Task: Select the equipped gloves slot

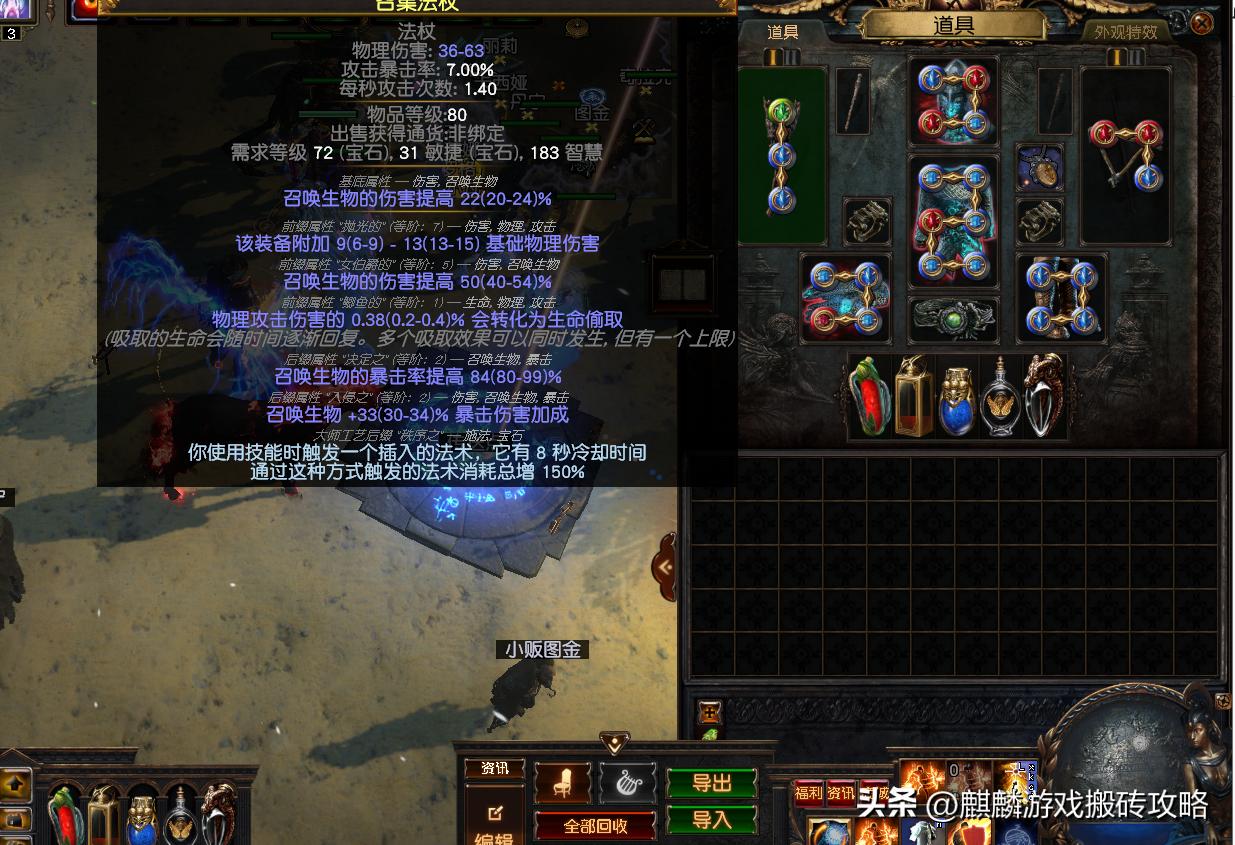Action: click(845, 299)
